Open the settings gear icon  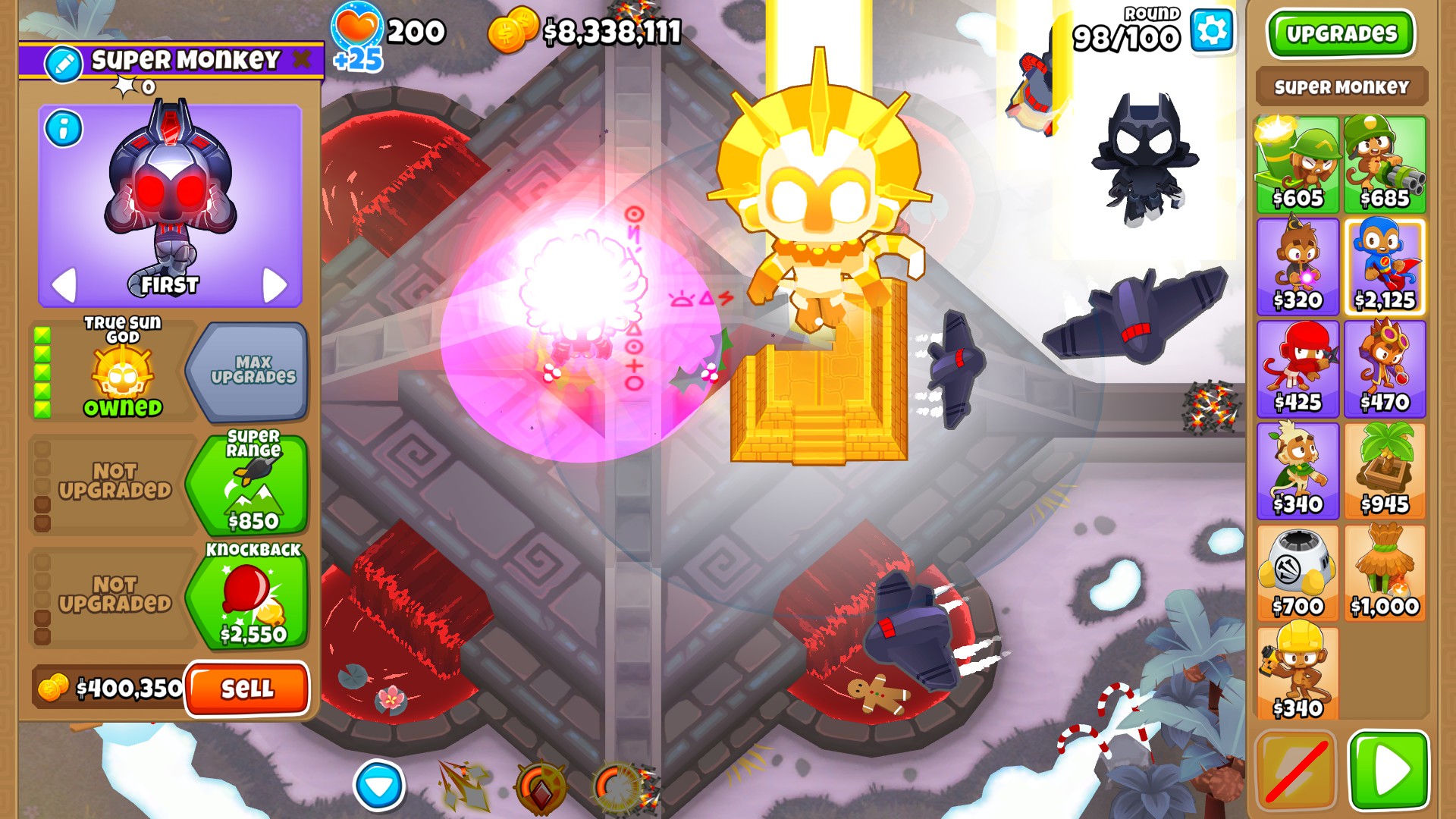1211,30
